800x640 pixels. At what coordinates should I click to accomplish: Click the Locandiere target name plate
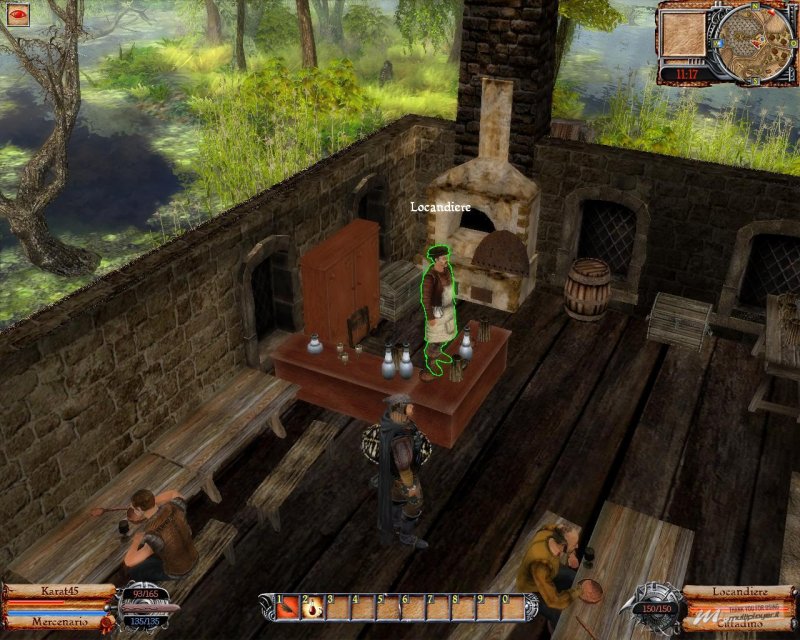pos(739,591)
